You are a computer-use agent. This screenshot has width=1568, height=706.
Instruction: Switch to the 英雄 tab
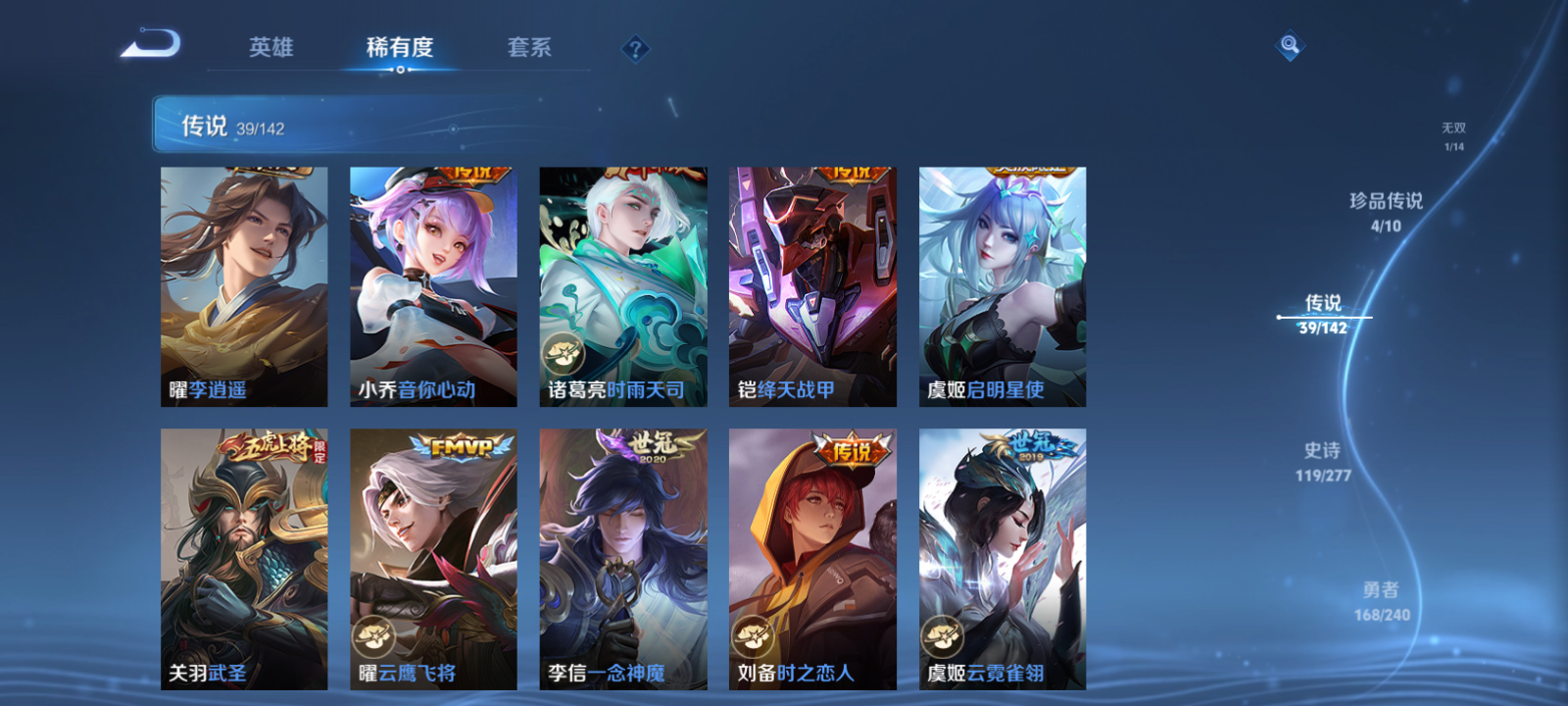[x=272, y=46]
